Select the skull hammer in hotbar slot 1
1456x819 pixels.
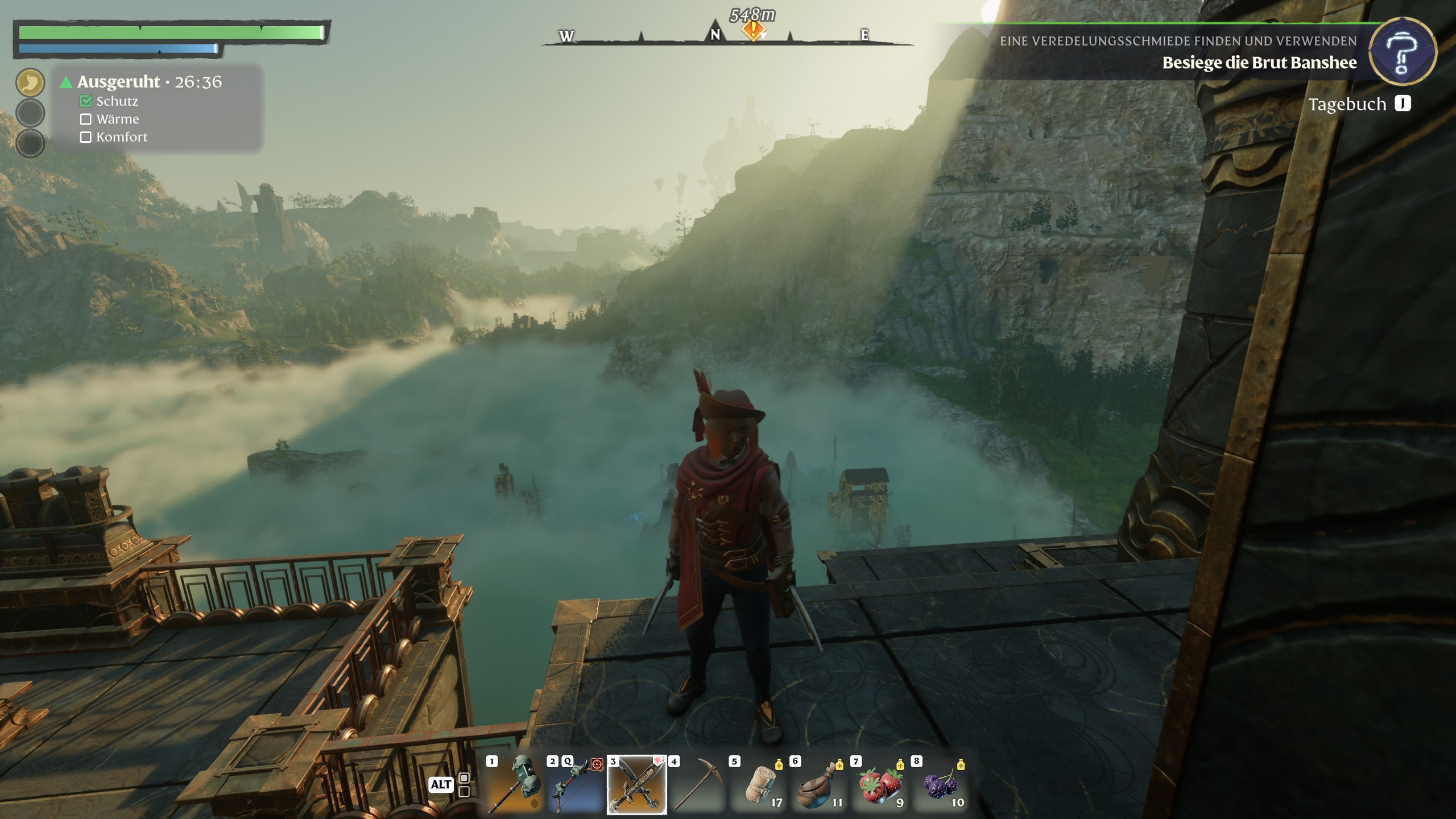[515, 785]
